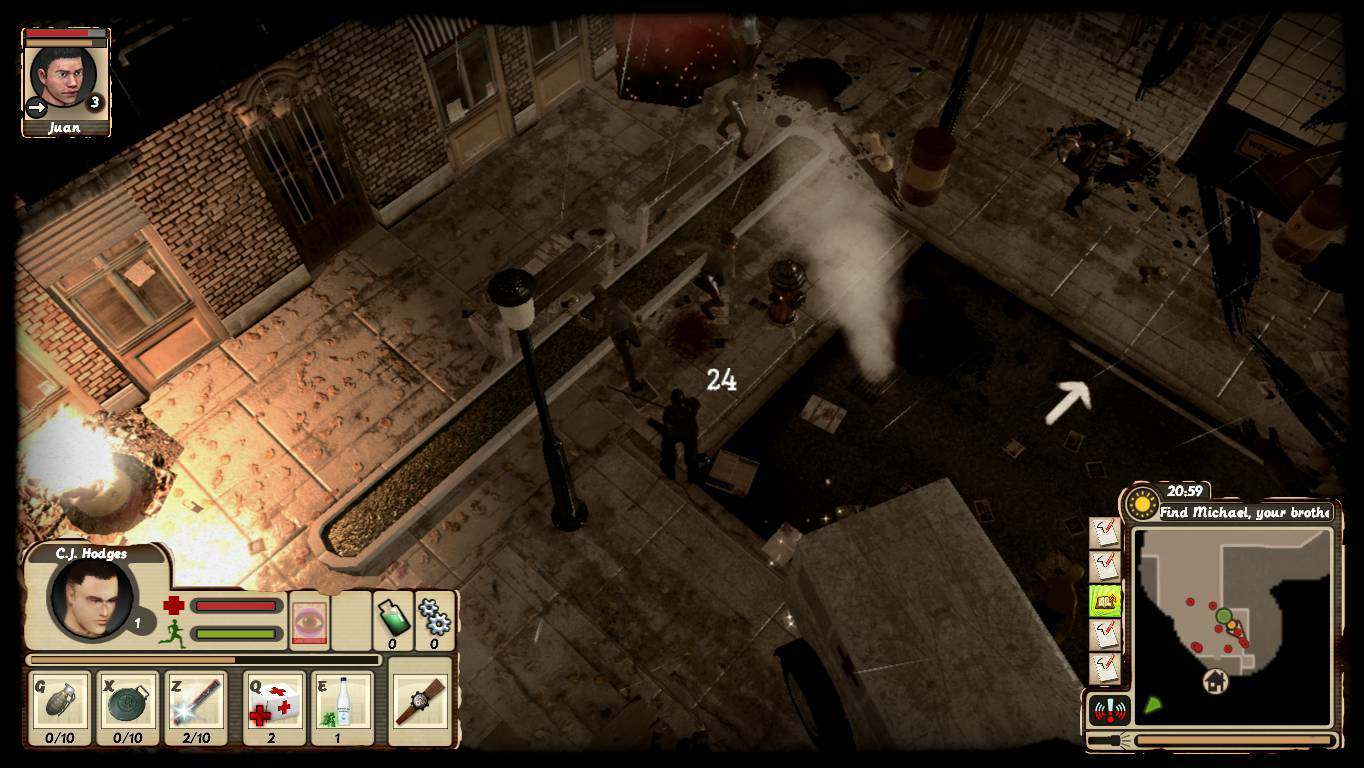Select Juan's squad portrait
Image resolution: width=1364 pixels, height=768 pixels.
coord(64,78)
